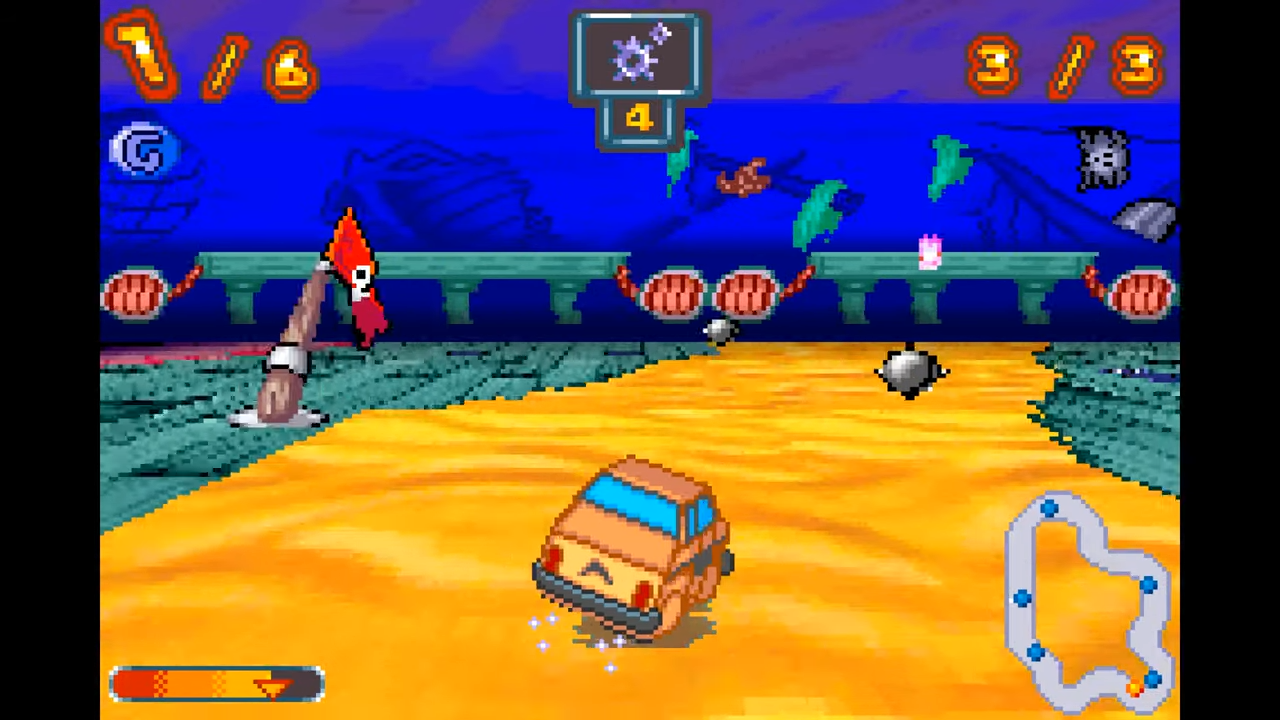Click the 3/3 collectible counter
This screenshot has width=1280, height=720.
pyautogui.click(x=1063, y=63)
